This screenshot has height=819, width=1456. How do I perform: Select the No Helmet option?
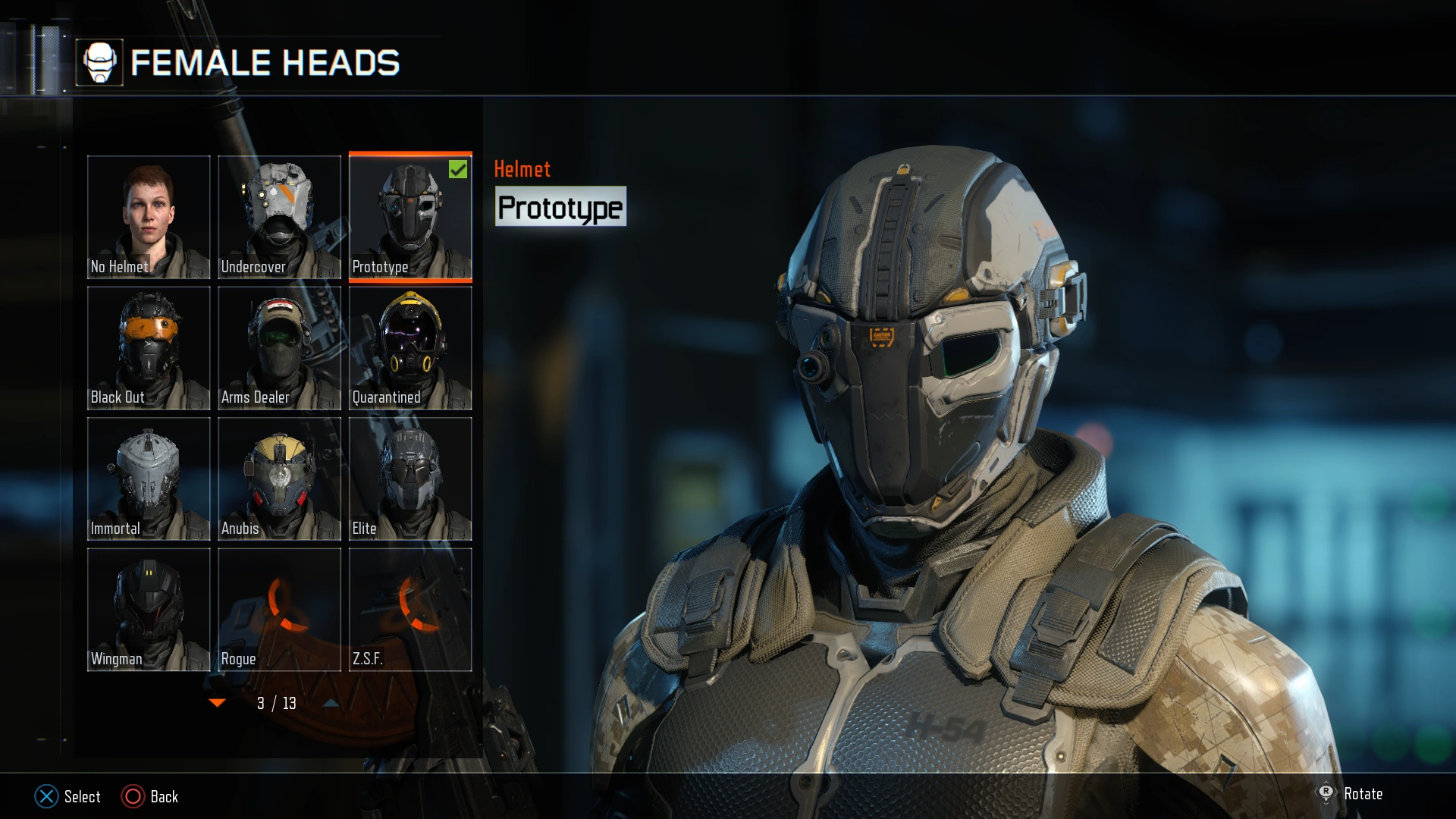pos(149,216)
